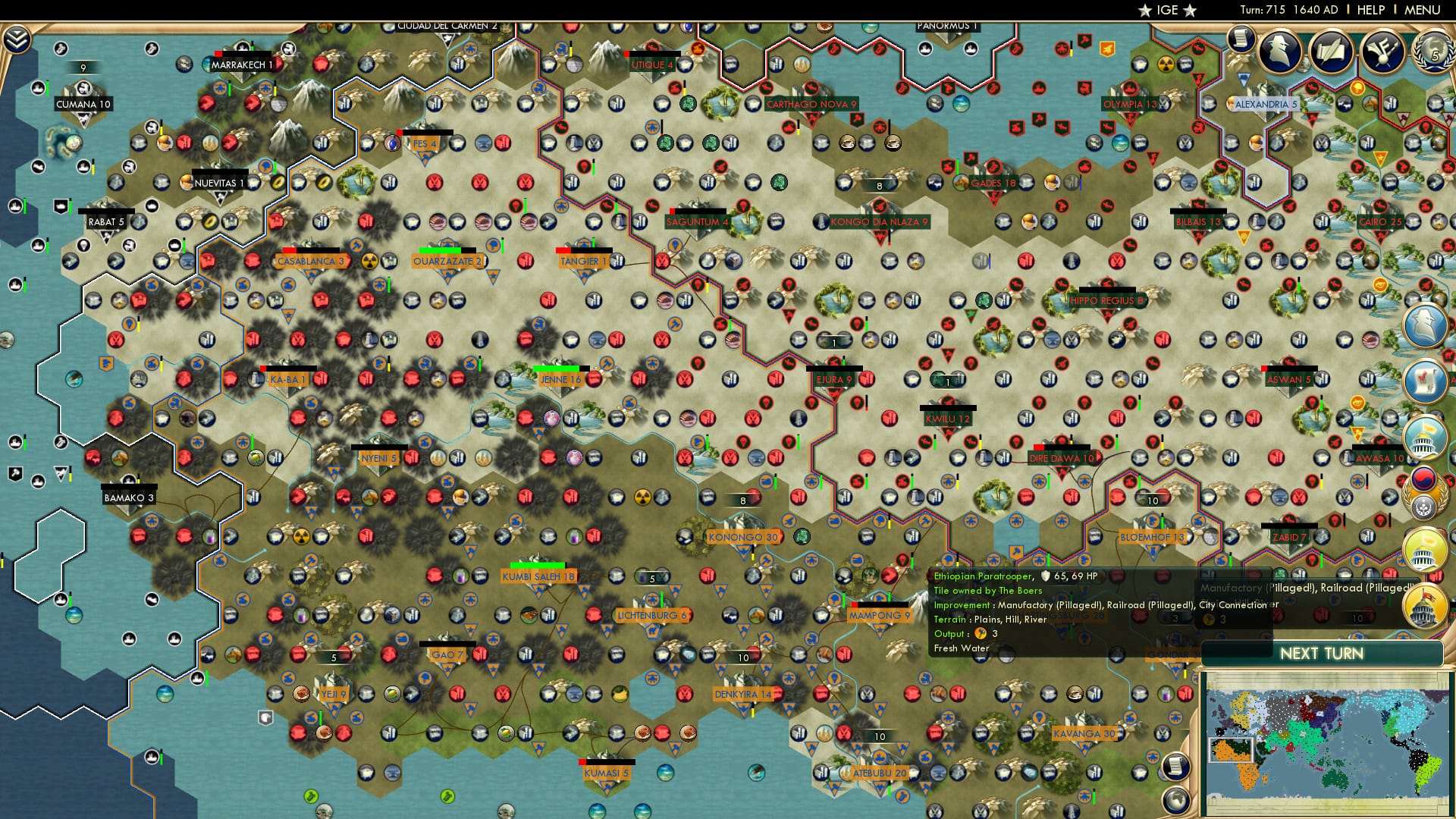The width and height of the screenshot is (1456, 819).
Task: Open the Espionage overview spy icon
Action: pyautogui.click(x=1280, y=52)
